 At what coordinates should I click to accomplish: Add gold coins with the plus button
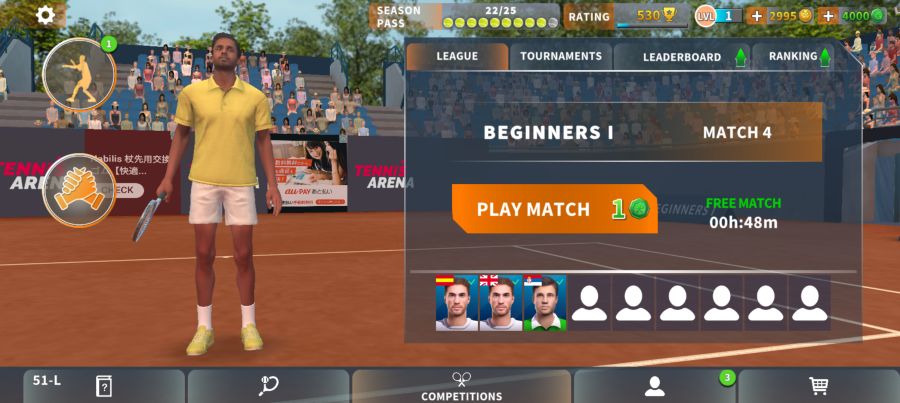[756, 16]
